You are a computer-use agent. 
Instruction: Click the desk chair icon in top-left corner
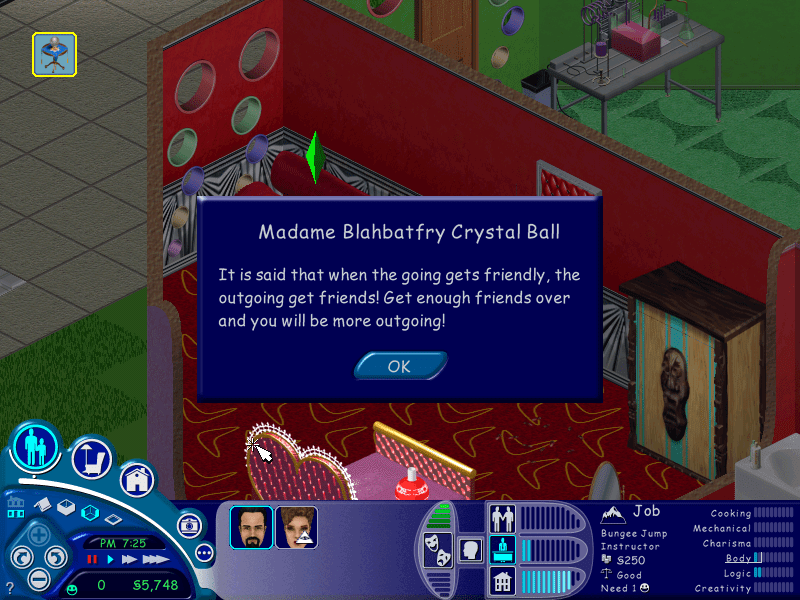[54, 54]
